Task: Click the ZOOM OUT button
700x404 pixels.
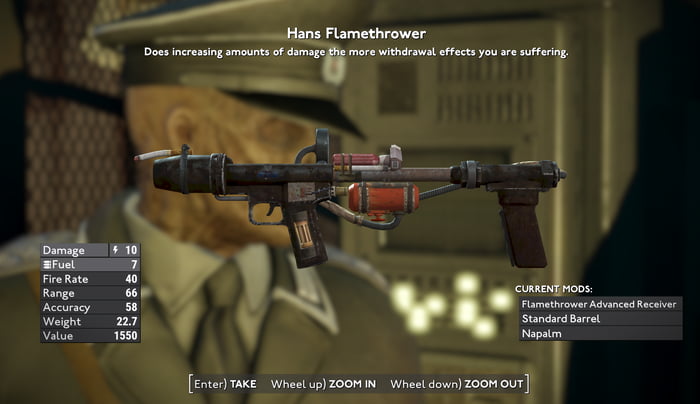Action: click(456, 384)
